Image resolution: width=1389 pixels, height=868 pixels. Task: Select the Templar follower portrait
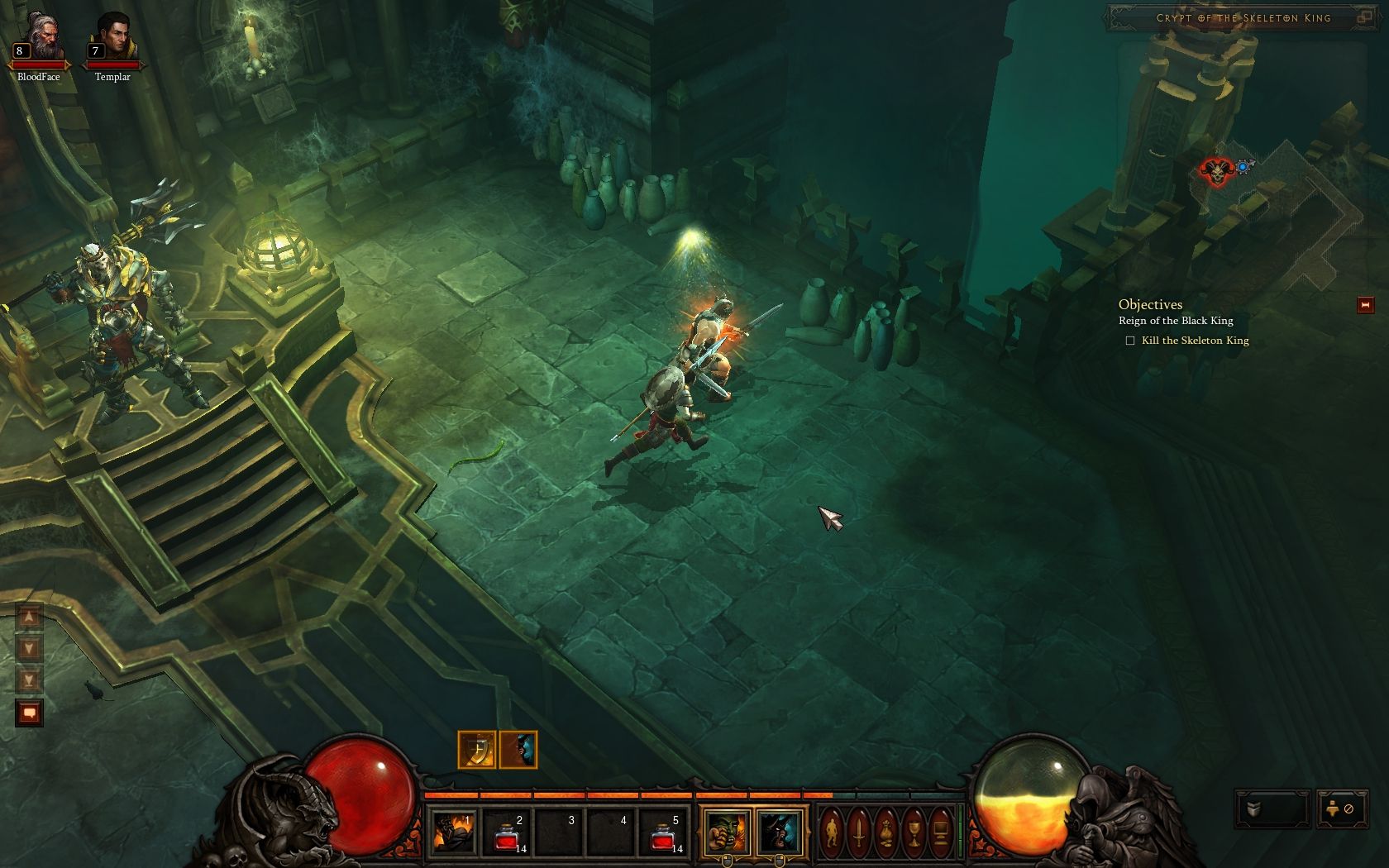113,40
